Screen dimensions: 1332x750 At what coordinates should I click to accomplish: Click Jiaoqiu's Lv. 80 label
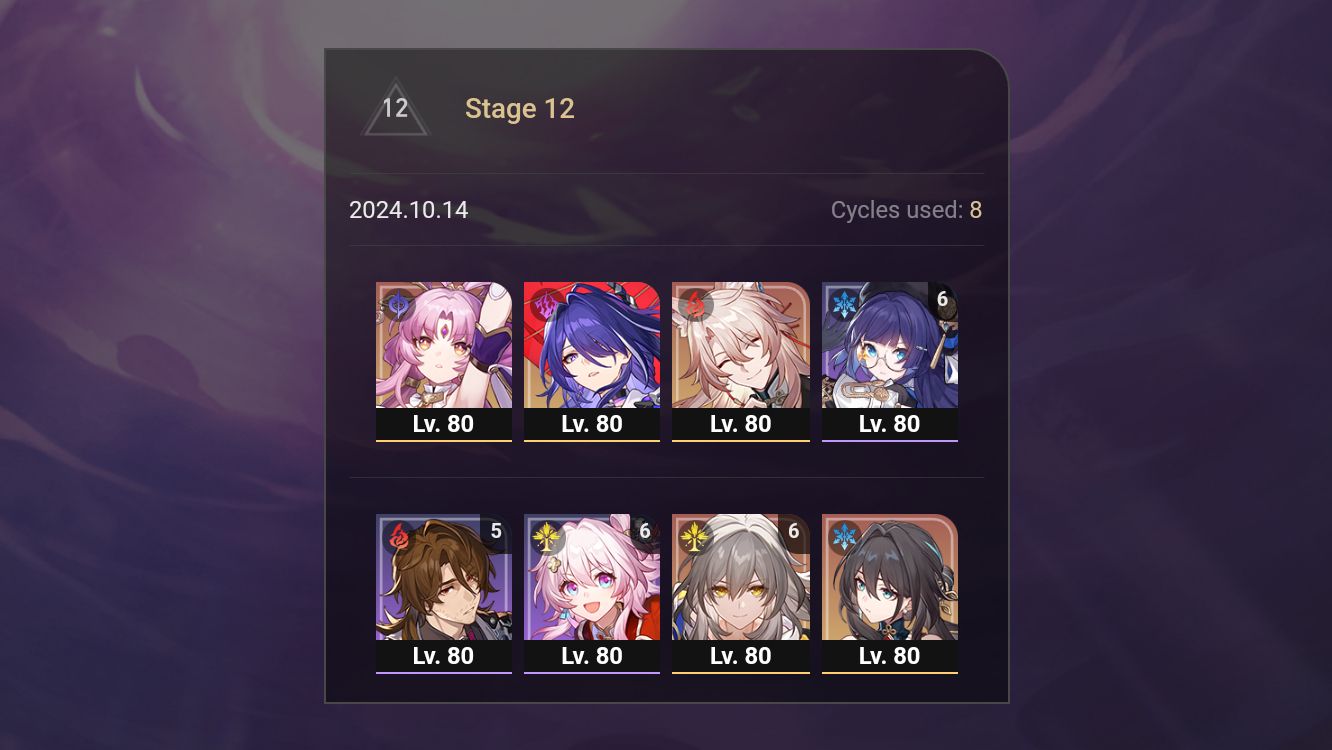[x=741, y=423]
